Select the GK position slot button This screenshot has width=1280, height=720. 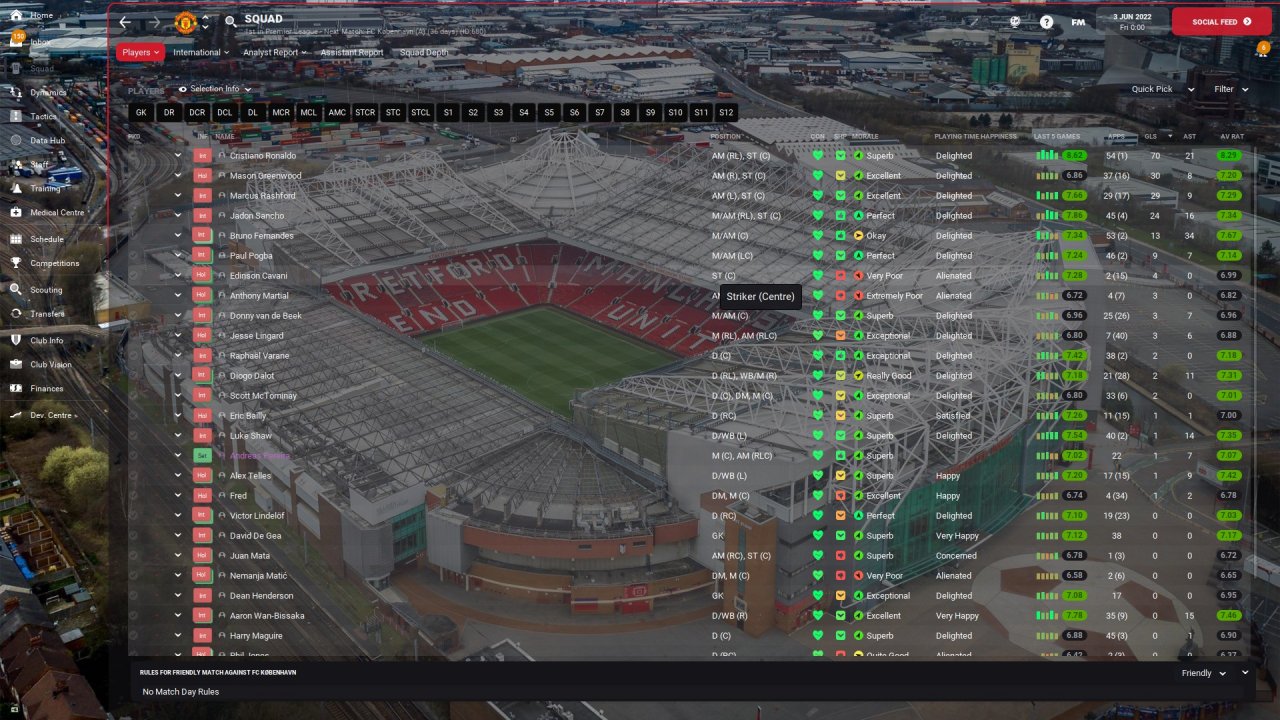(141, 113)
